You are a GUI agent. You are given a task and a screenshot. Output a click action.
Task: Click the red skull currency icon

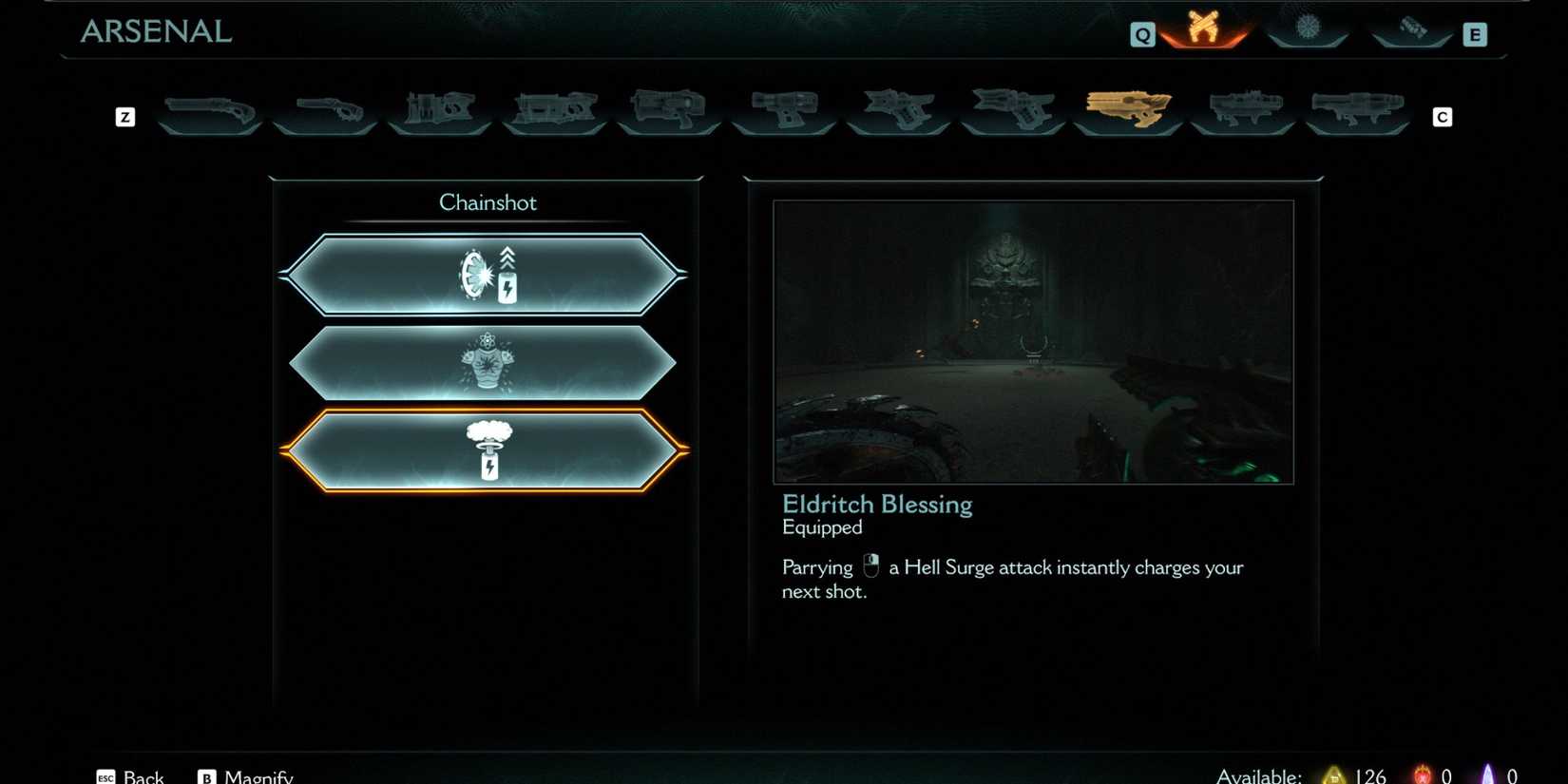[x=1421, y=774]
